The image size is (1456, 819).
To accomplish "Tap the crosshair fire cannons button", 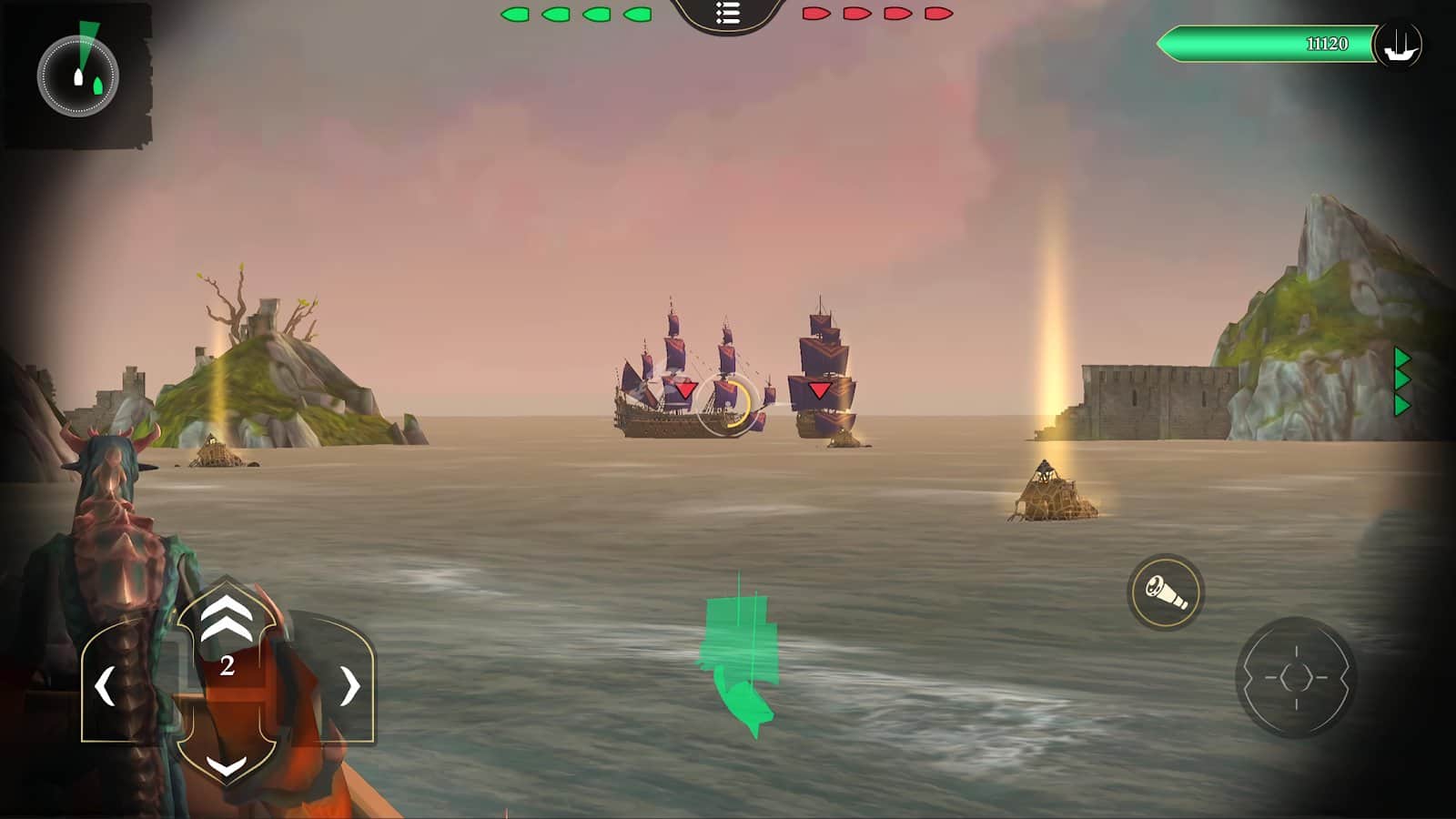I will [x=1296, y=677].
